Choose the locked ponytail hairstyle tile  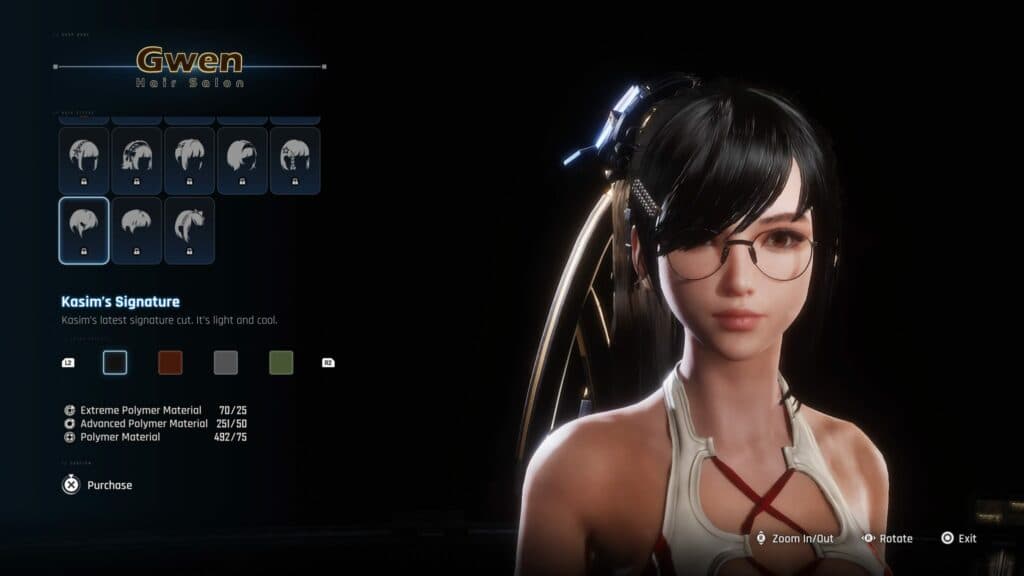click(x=189, y=230)
